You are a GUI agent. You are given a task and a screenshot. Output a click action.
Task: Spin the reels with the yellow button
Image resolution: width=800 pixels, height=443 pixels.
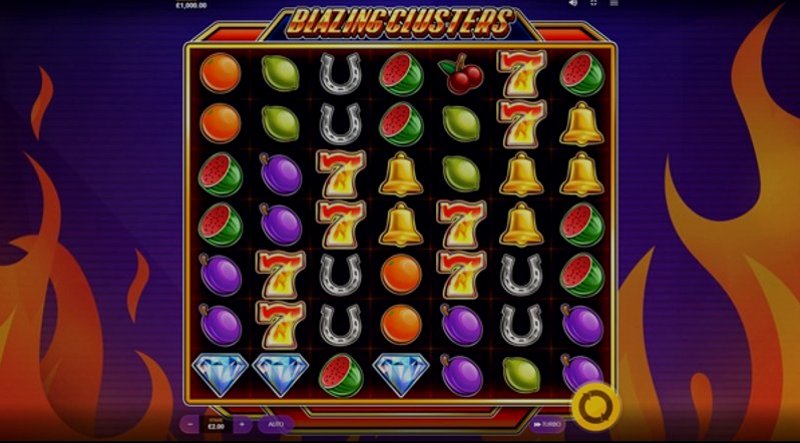pos(594,406)
